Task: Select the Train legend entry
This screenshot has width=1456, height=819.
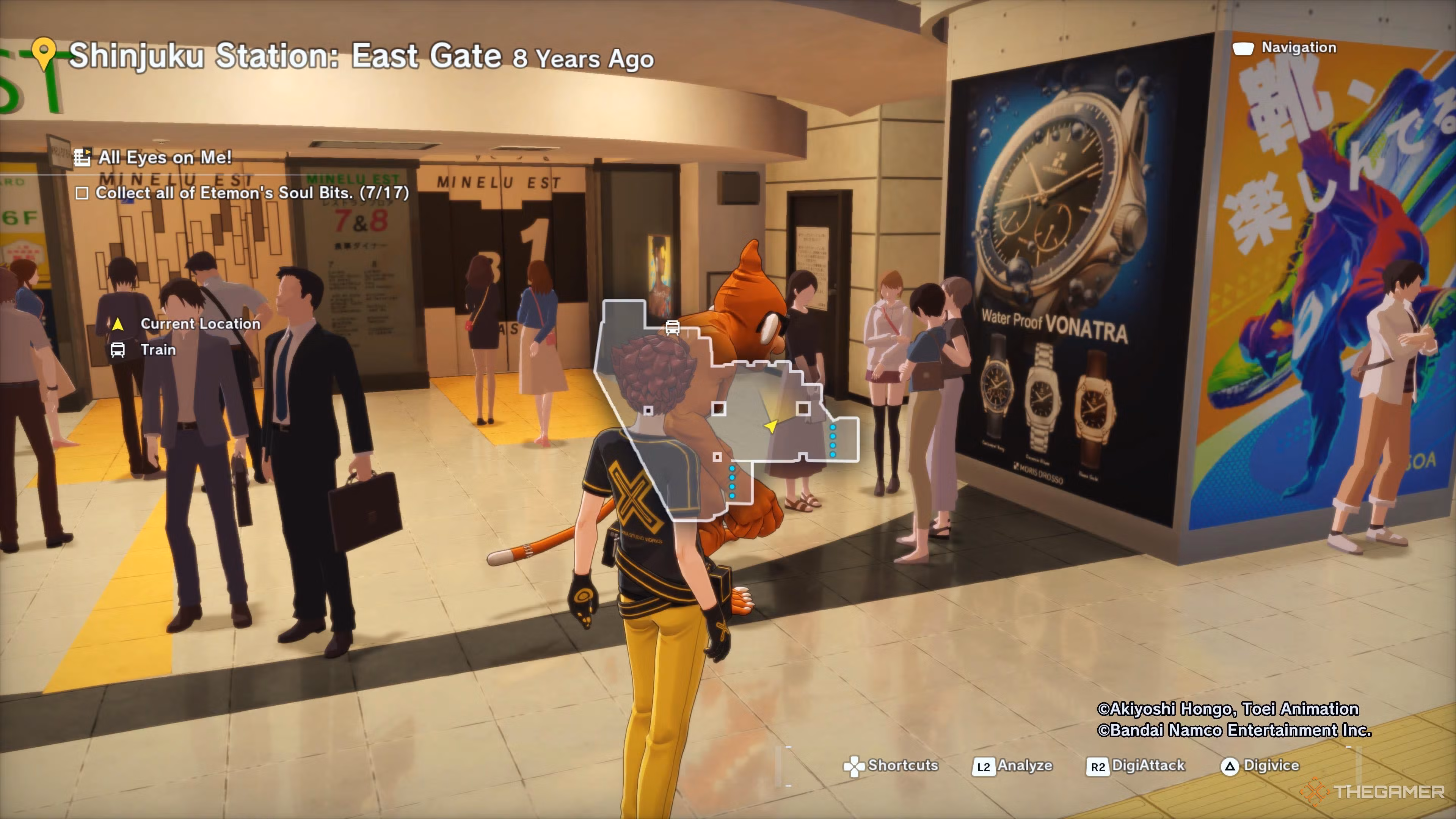Action: click(x=158, y=350)
